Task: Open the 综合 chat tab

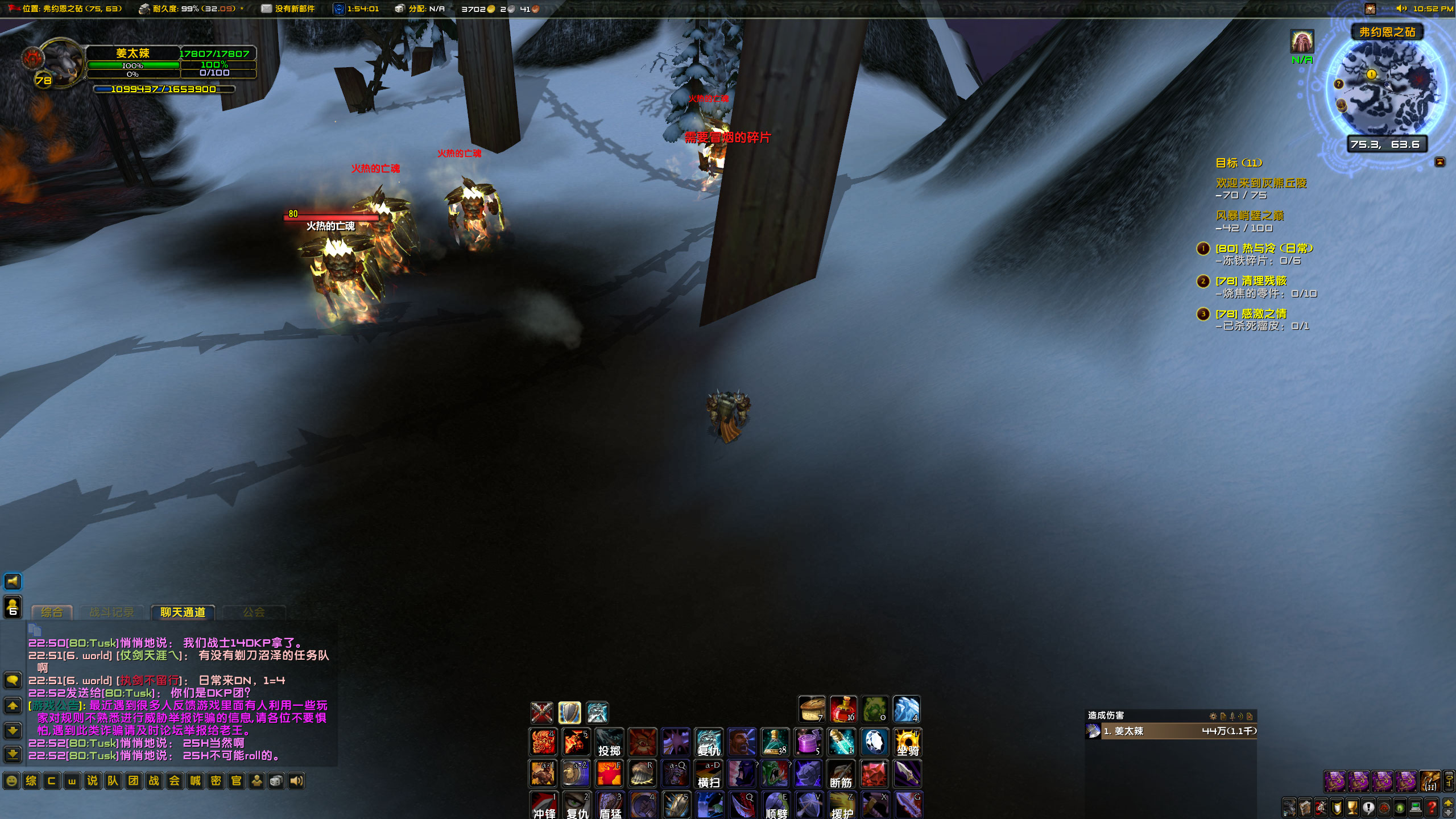Action: 51,612
